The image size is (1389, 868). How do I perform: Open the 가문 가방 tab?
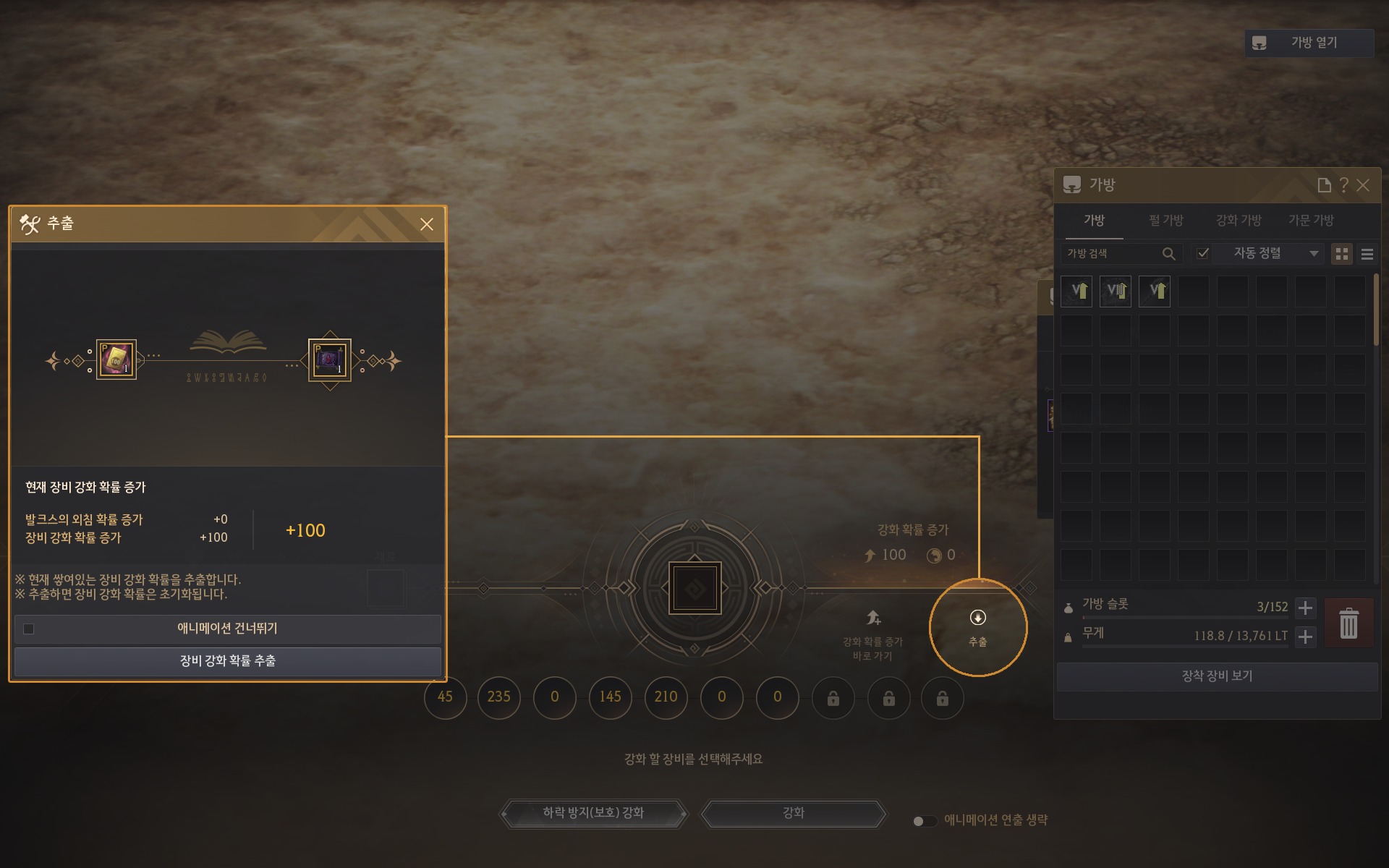coord(1311,221)
